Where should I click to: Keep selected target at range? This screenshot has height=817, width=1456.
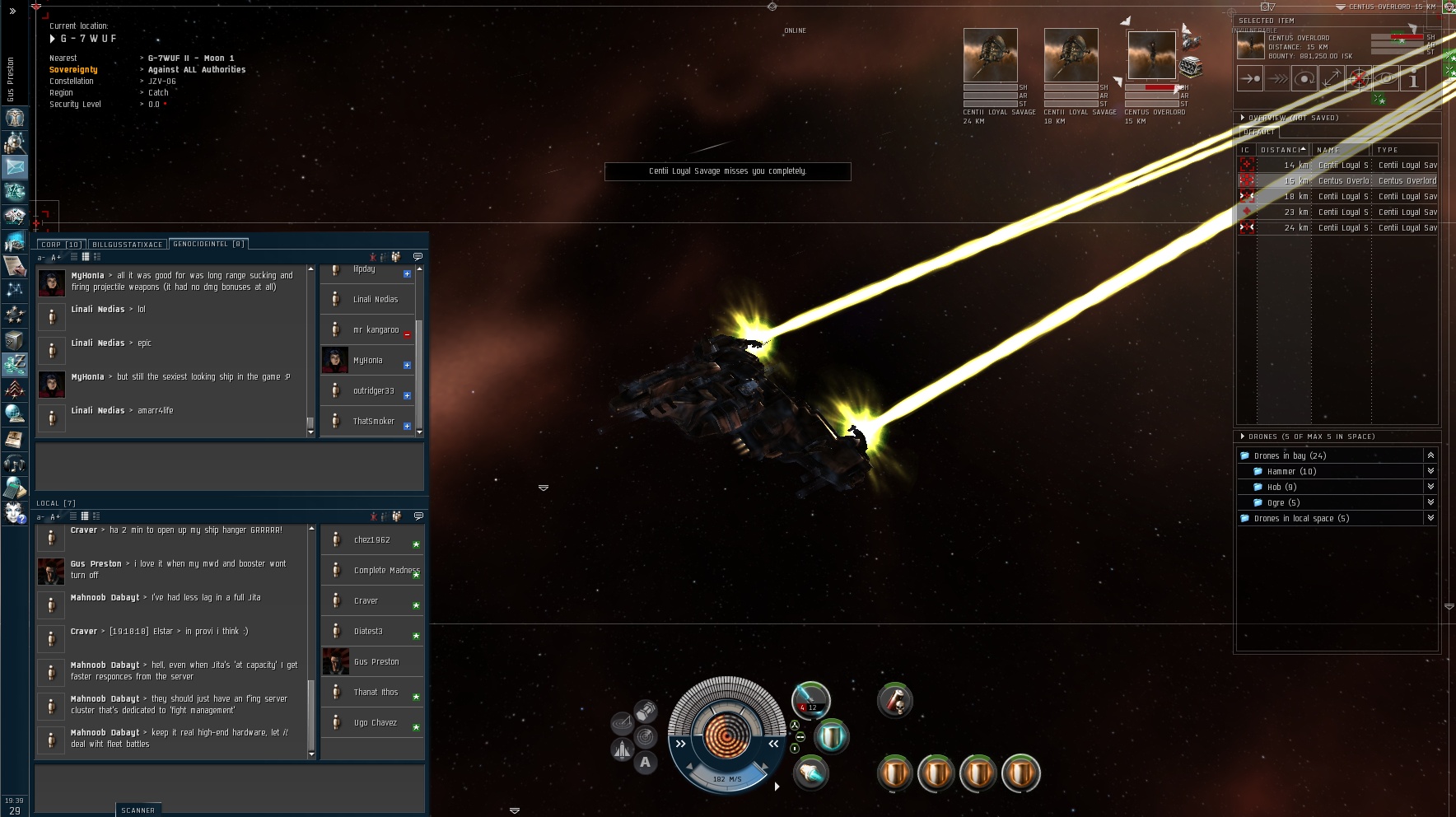point(1332,79)
